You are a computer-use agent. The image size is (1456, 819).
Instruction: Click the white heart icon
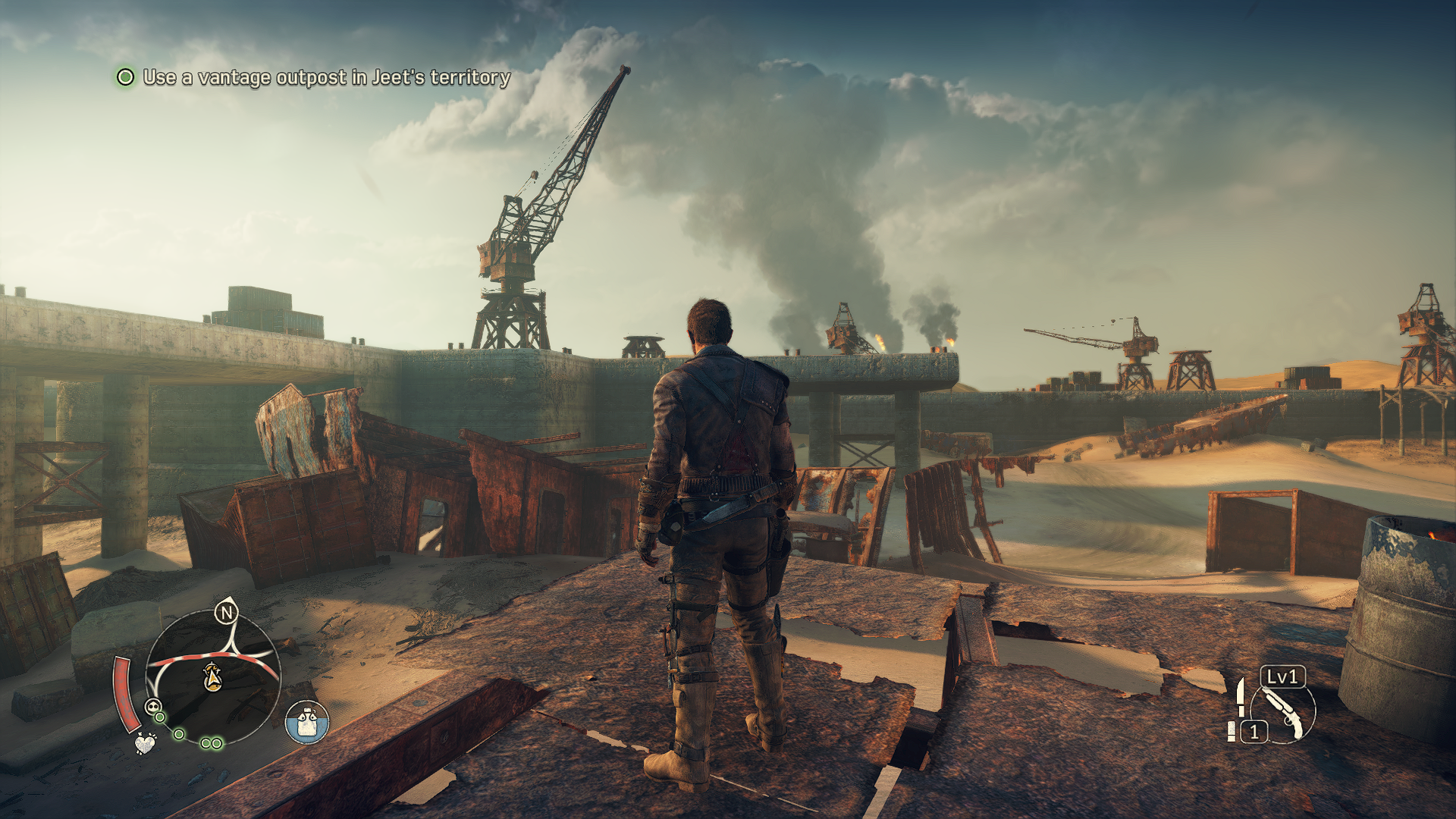click(x=145, y=742)
